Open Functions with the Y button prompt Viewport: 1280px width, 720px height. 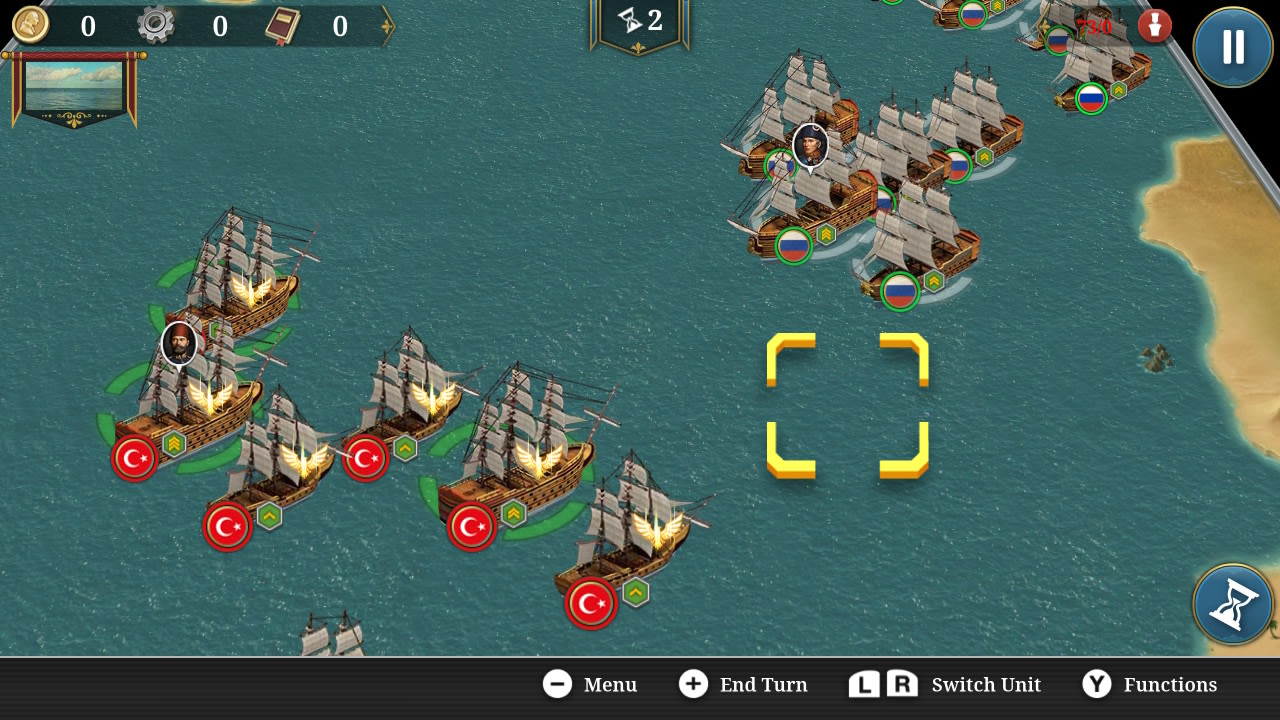[1097, 685]
